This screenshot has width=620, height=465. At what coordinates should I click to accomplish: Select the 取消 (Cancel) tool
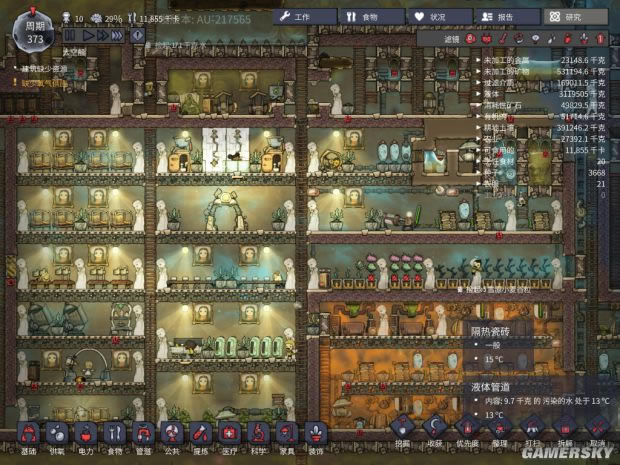click(596, 428)
